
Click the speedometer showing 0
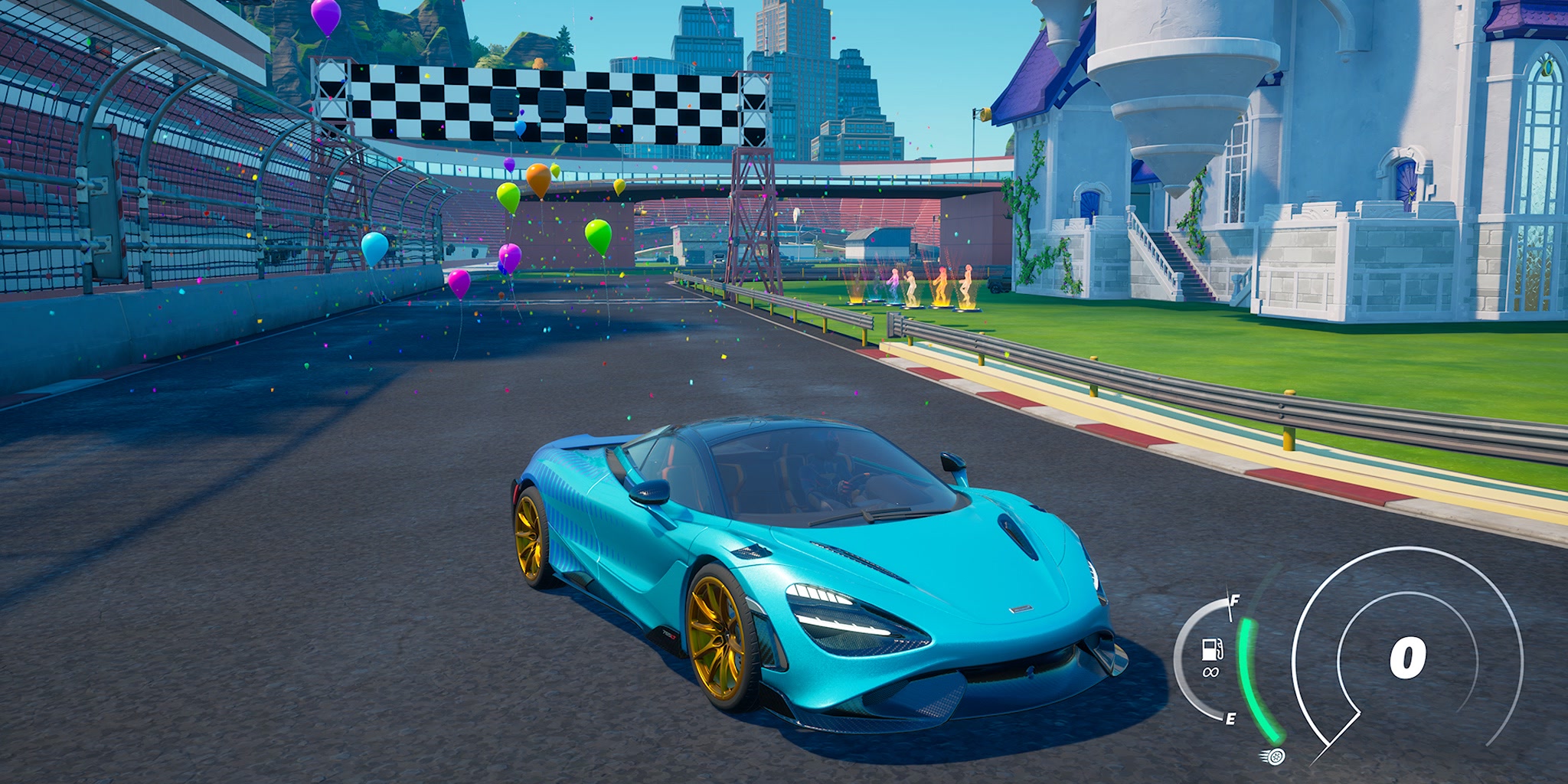[1409, 658]
